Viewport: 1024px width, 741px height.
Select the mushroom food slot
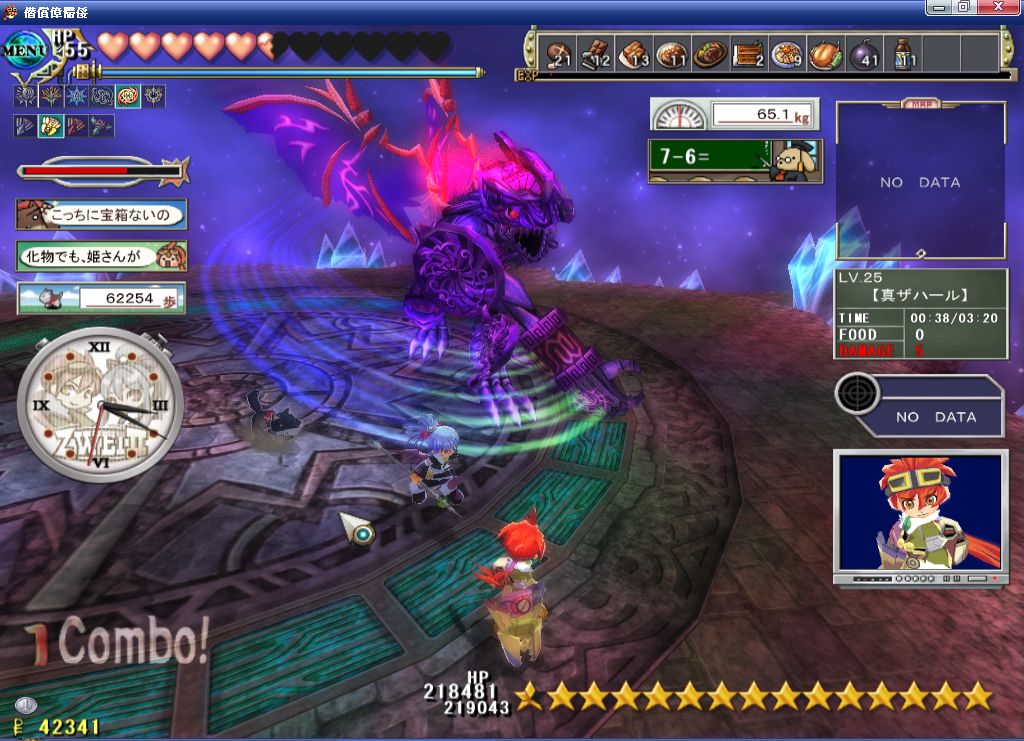(x=558, y=54)
